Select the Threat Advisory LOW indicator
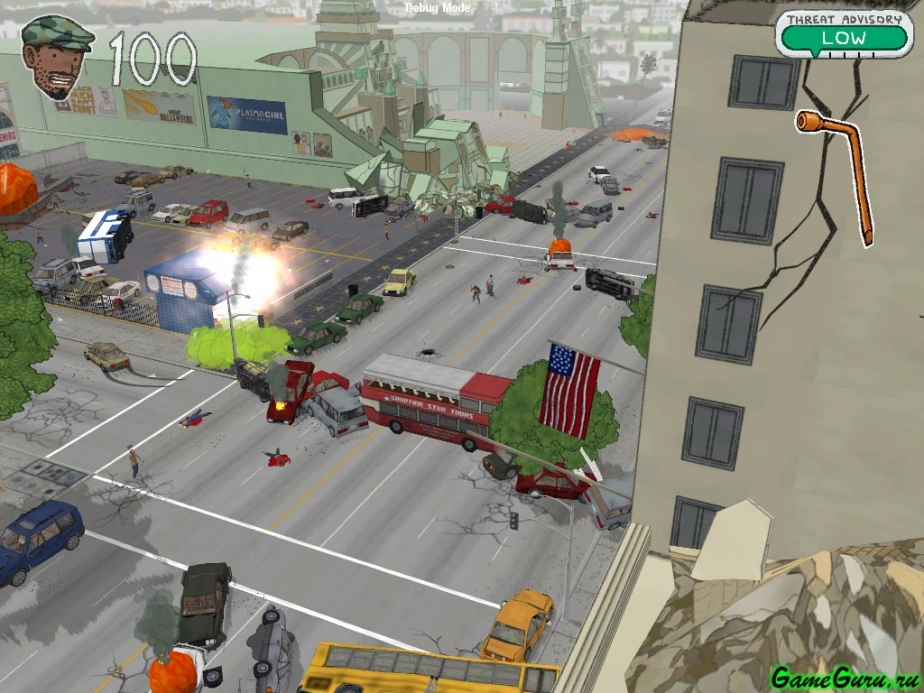This screenshot has height=693, width=924. 842,38
